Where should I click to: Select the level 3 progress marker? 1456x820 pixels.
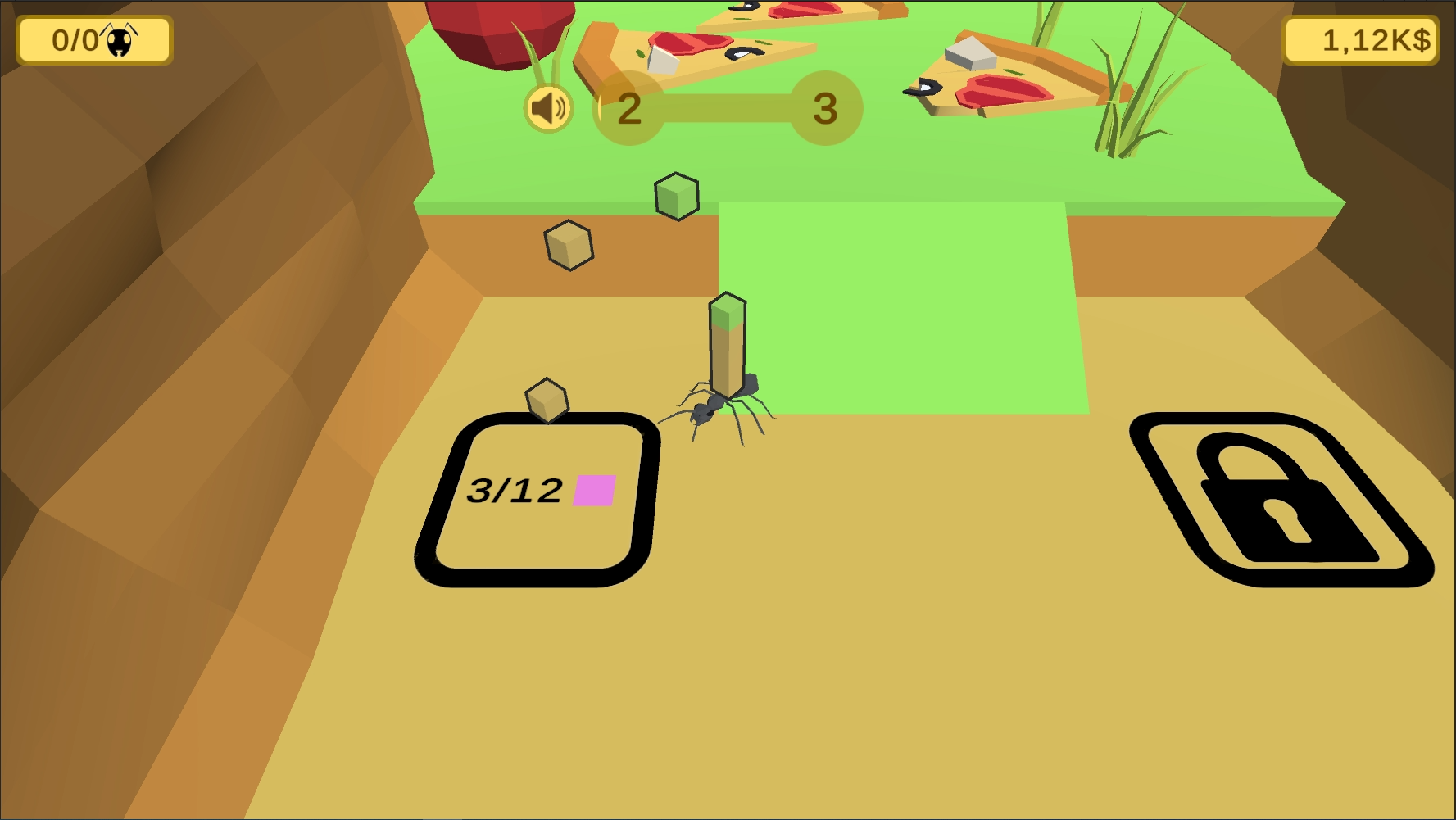(x=826, y=108)
